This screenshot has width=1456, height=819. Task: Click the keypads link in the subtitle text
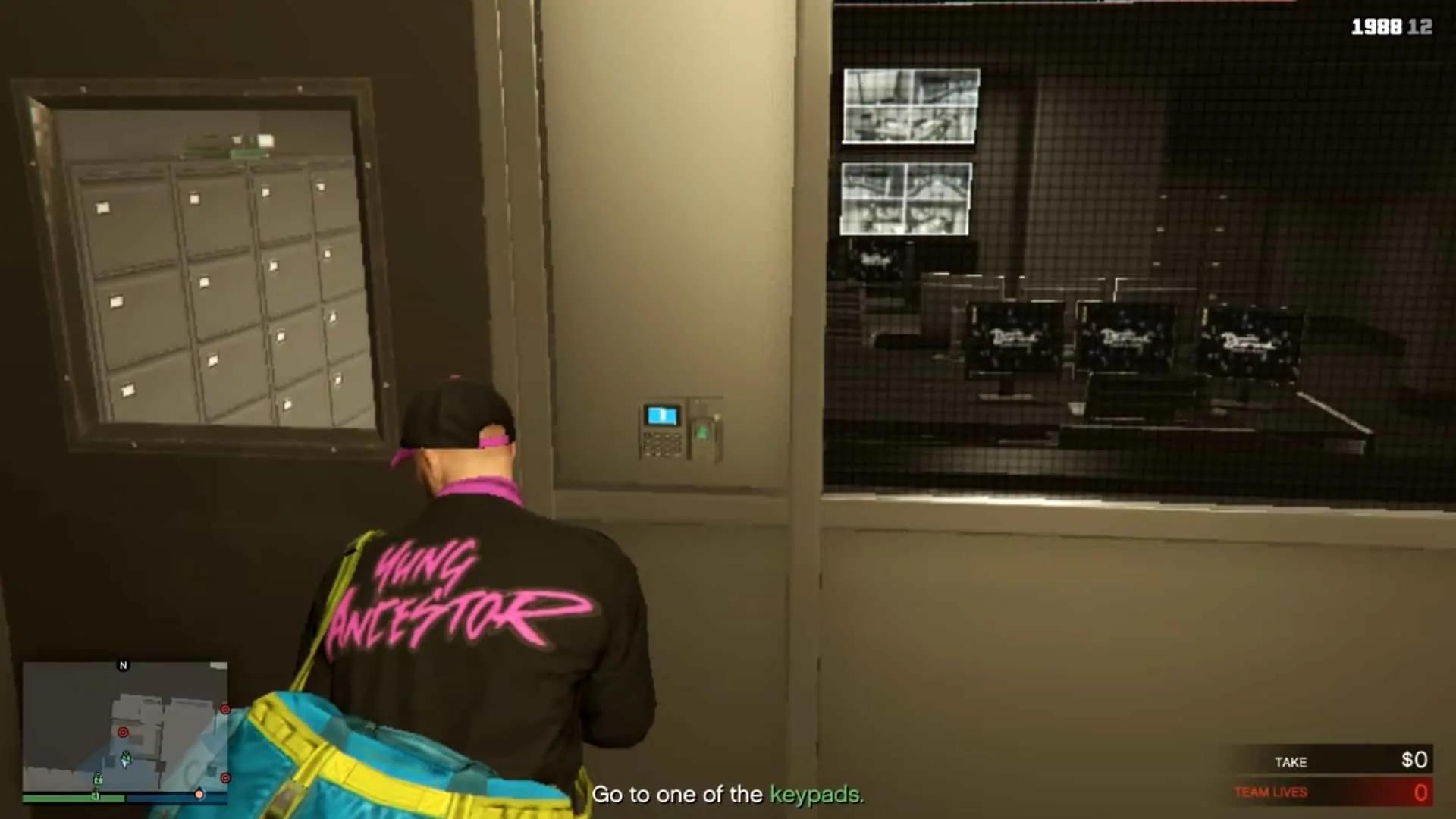tap(814, 796)
